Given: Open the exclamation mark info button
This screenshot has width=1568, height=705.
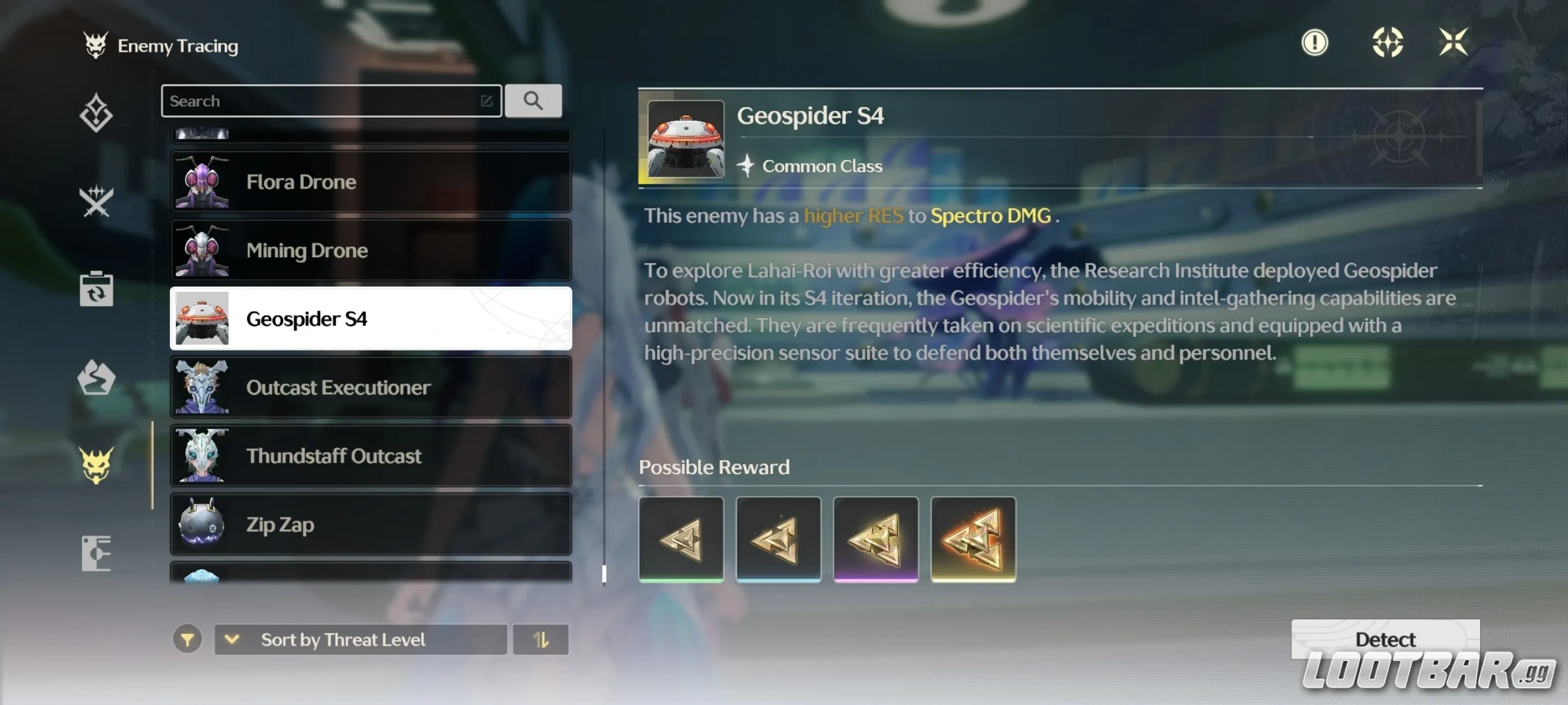Looking at the screenshot, I should (x=1315, y=43).
